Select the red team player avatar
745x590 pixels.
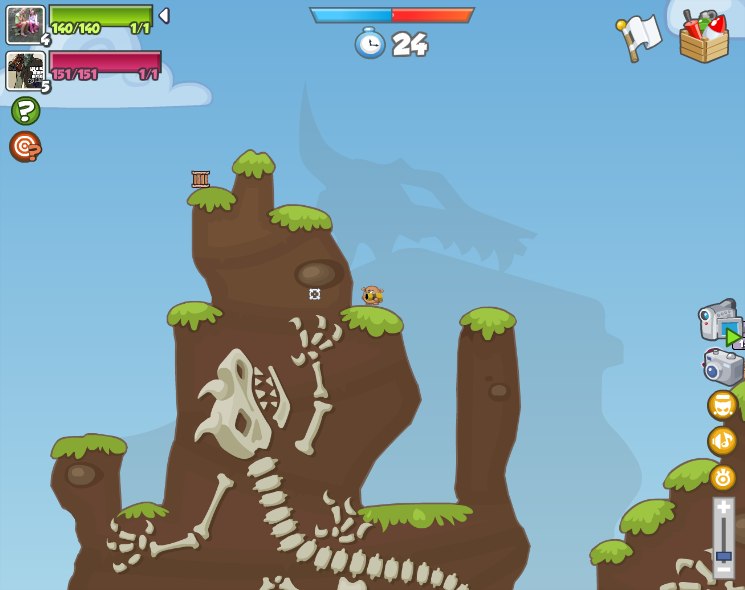tap(25, 71)
